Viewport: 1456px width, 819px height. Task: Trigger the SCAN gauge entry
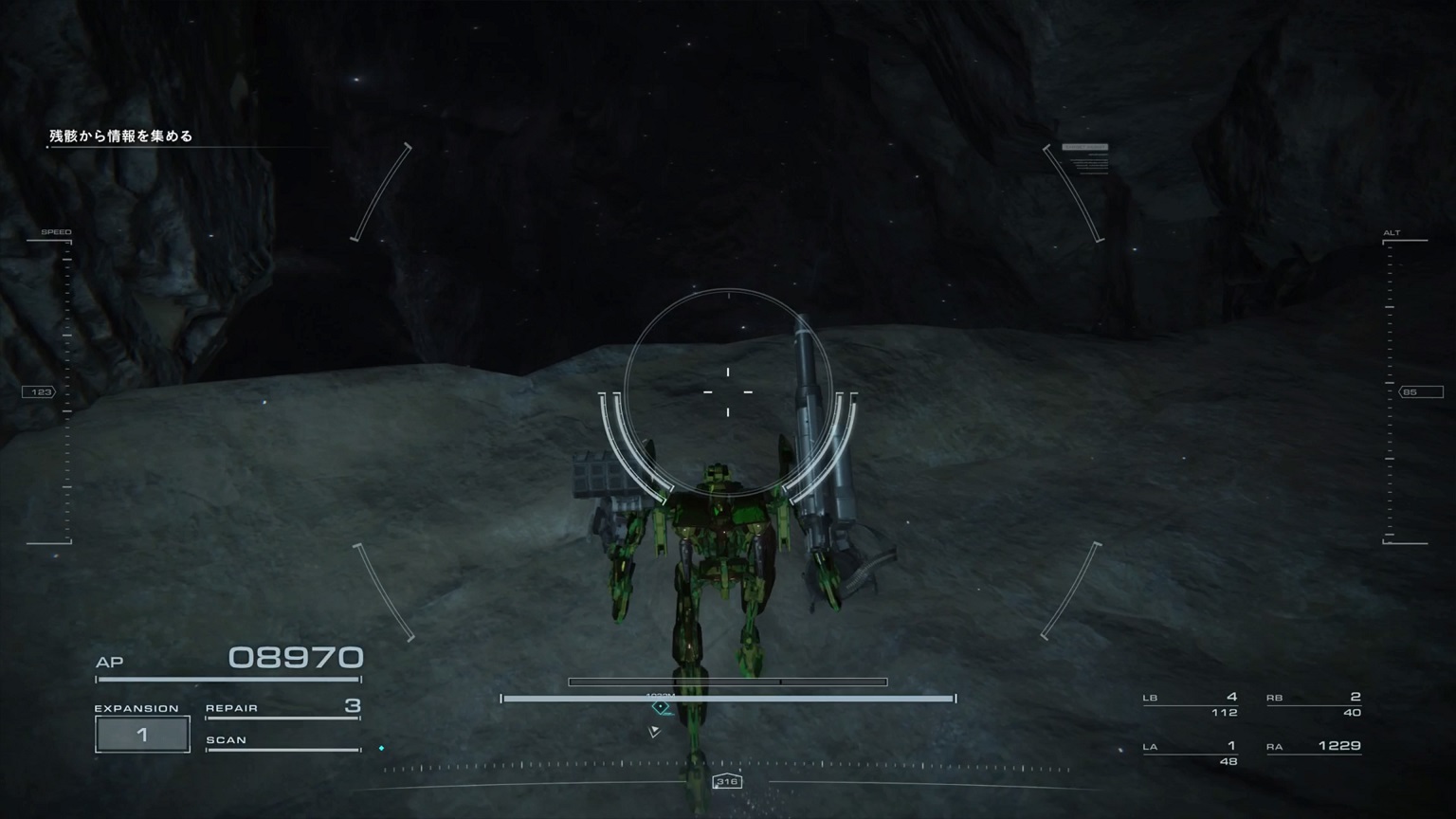(282, 741)
